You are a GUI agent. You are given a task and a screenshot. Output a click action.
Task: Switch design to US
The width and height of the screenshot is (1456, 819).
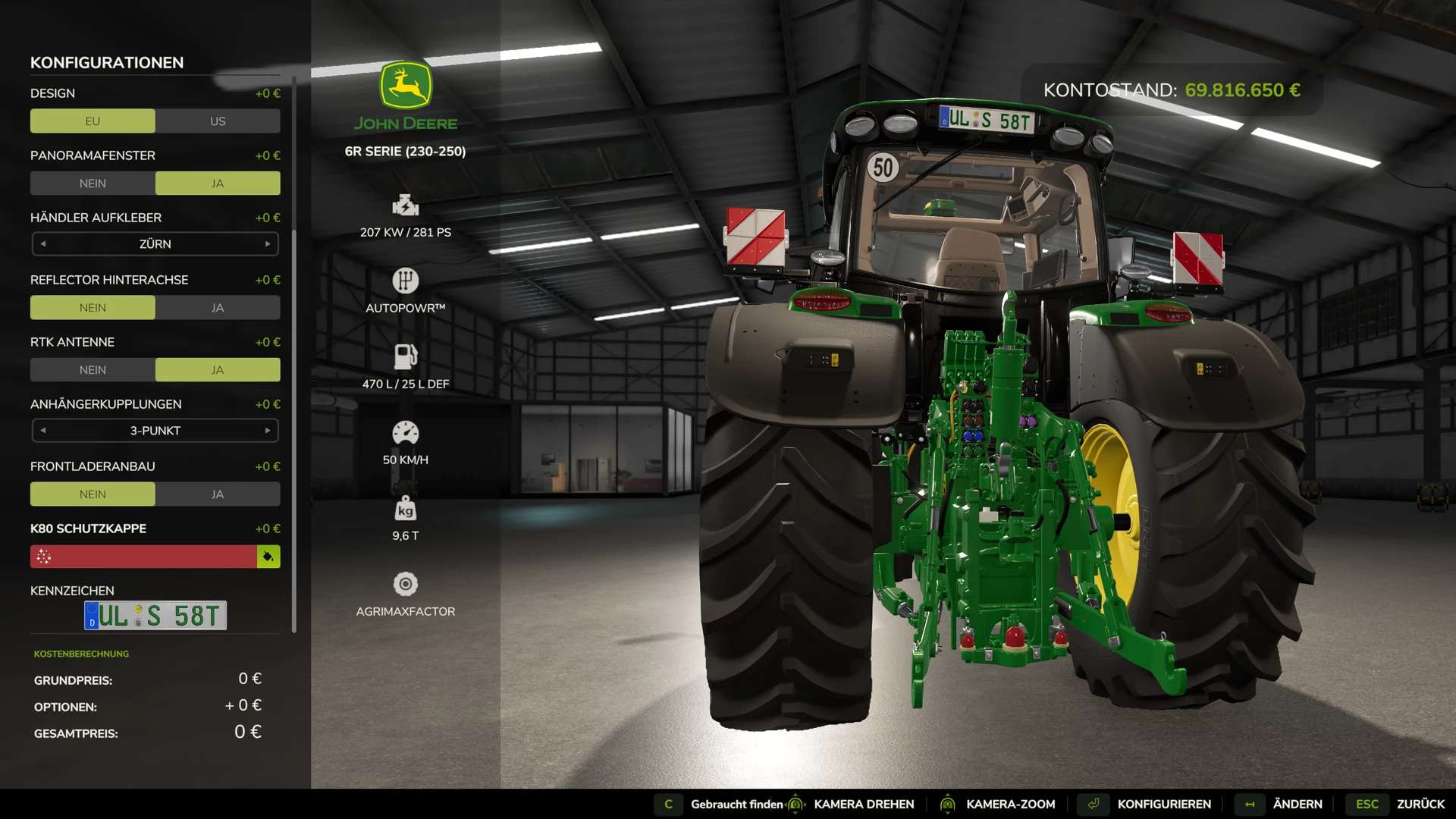pos(218,121)
